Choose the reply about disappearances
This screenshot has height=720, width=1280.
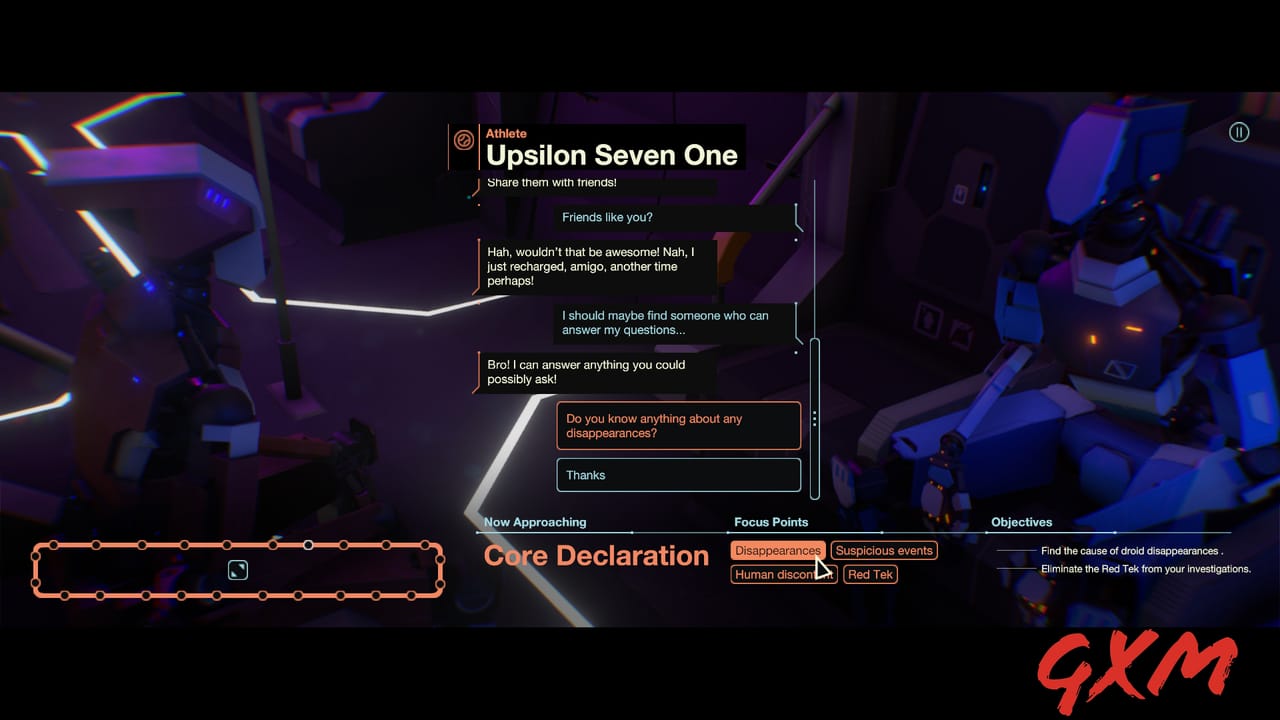coord(678,425)
